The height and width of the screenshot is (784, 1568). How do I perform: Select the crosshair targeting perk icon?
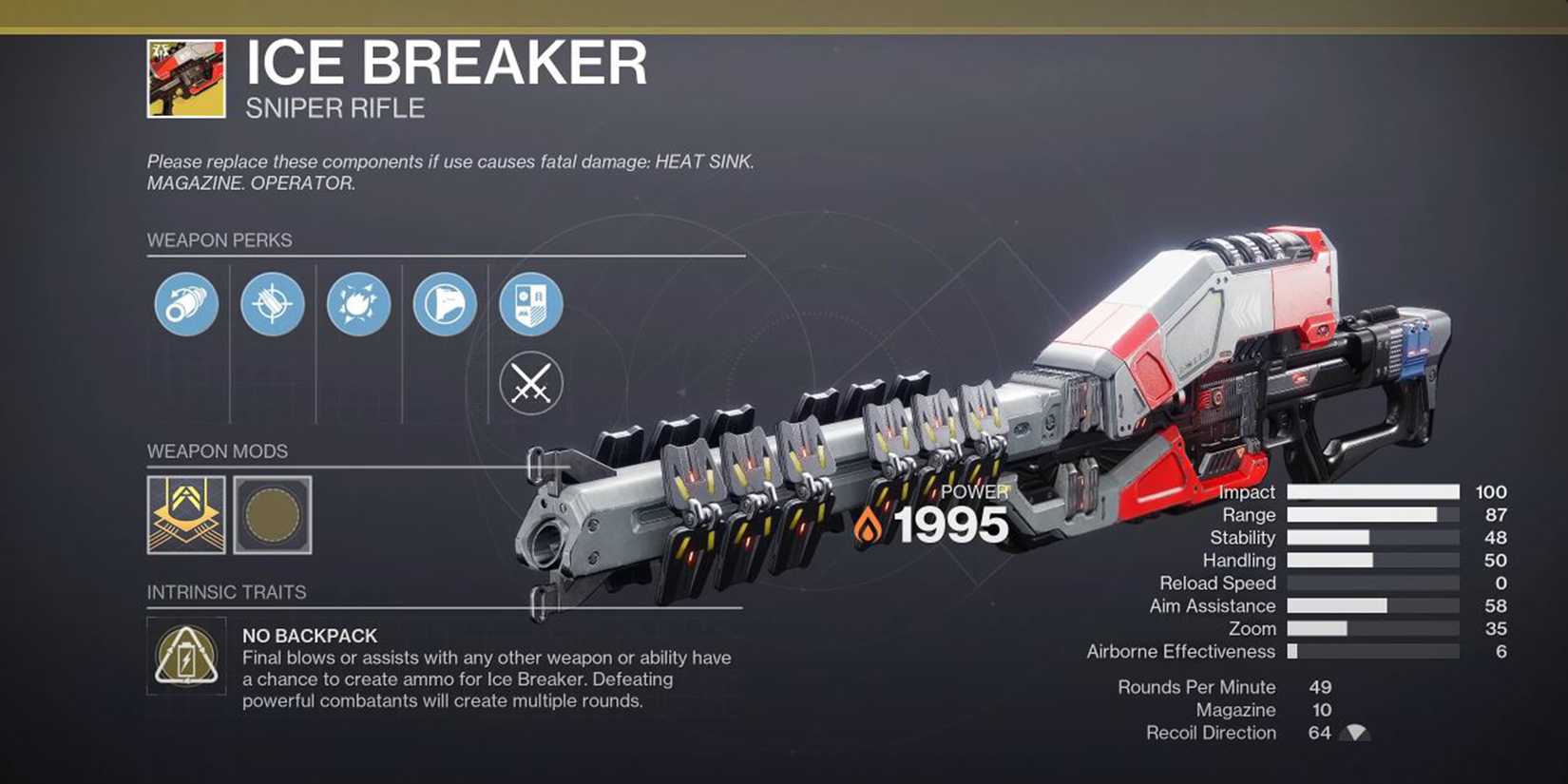click(272, 305)
